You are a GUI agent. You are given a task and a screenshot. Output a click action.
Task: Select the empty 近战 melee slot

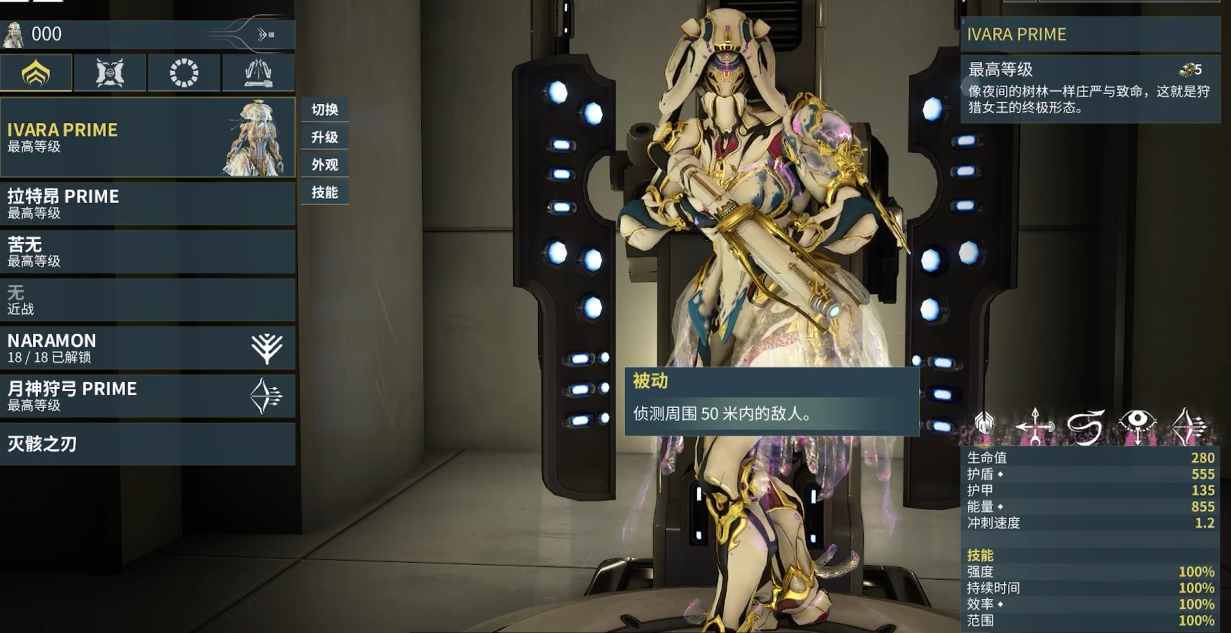click(148, 299)
